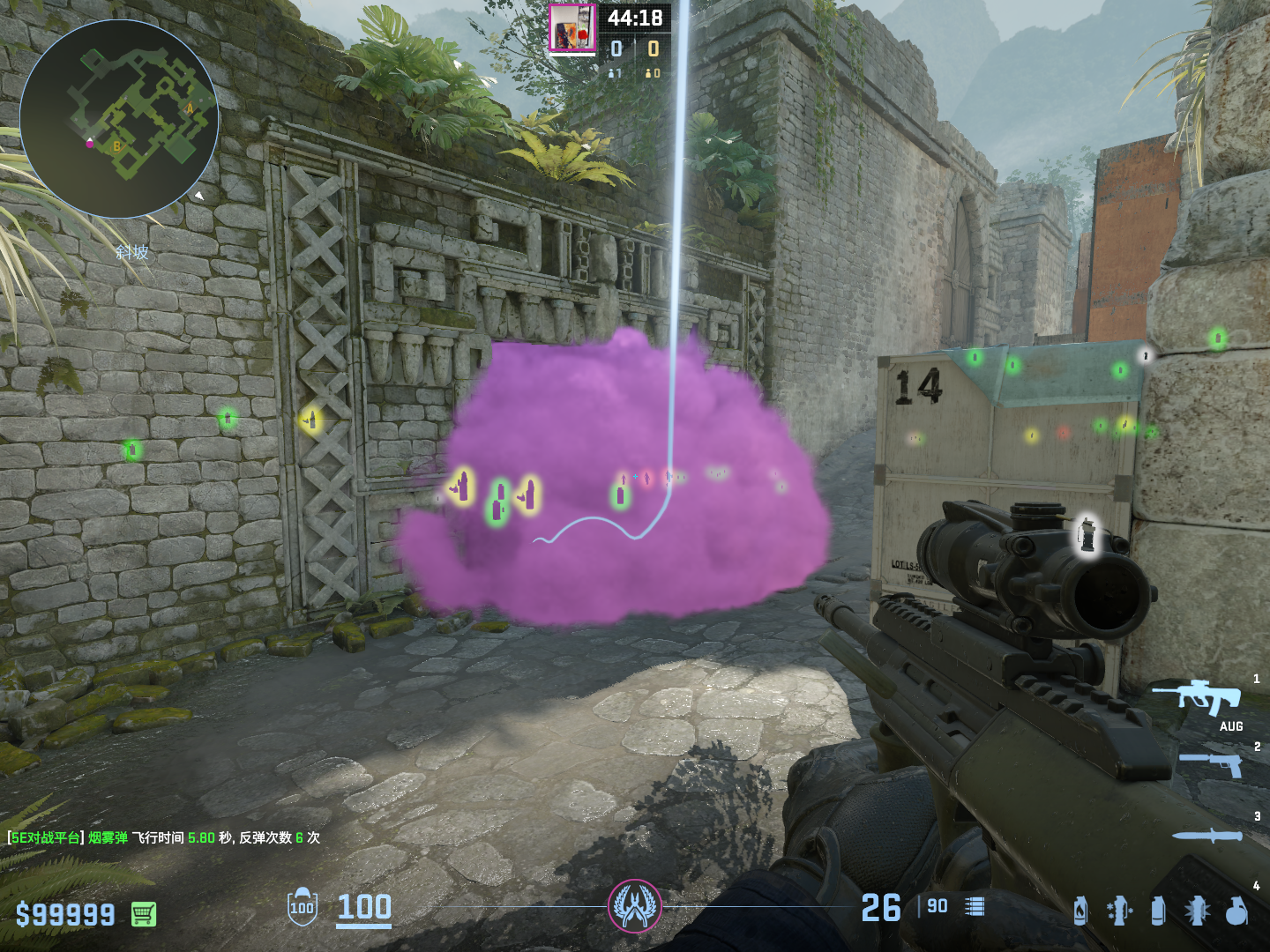Viewport: 1270px width, 952px height.
Task: Pick the smoke grenade icon
Action: click(x=1158, y=911)
